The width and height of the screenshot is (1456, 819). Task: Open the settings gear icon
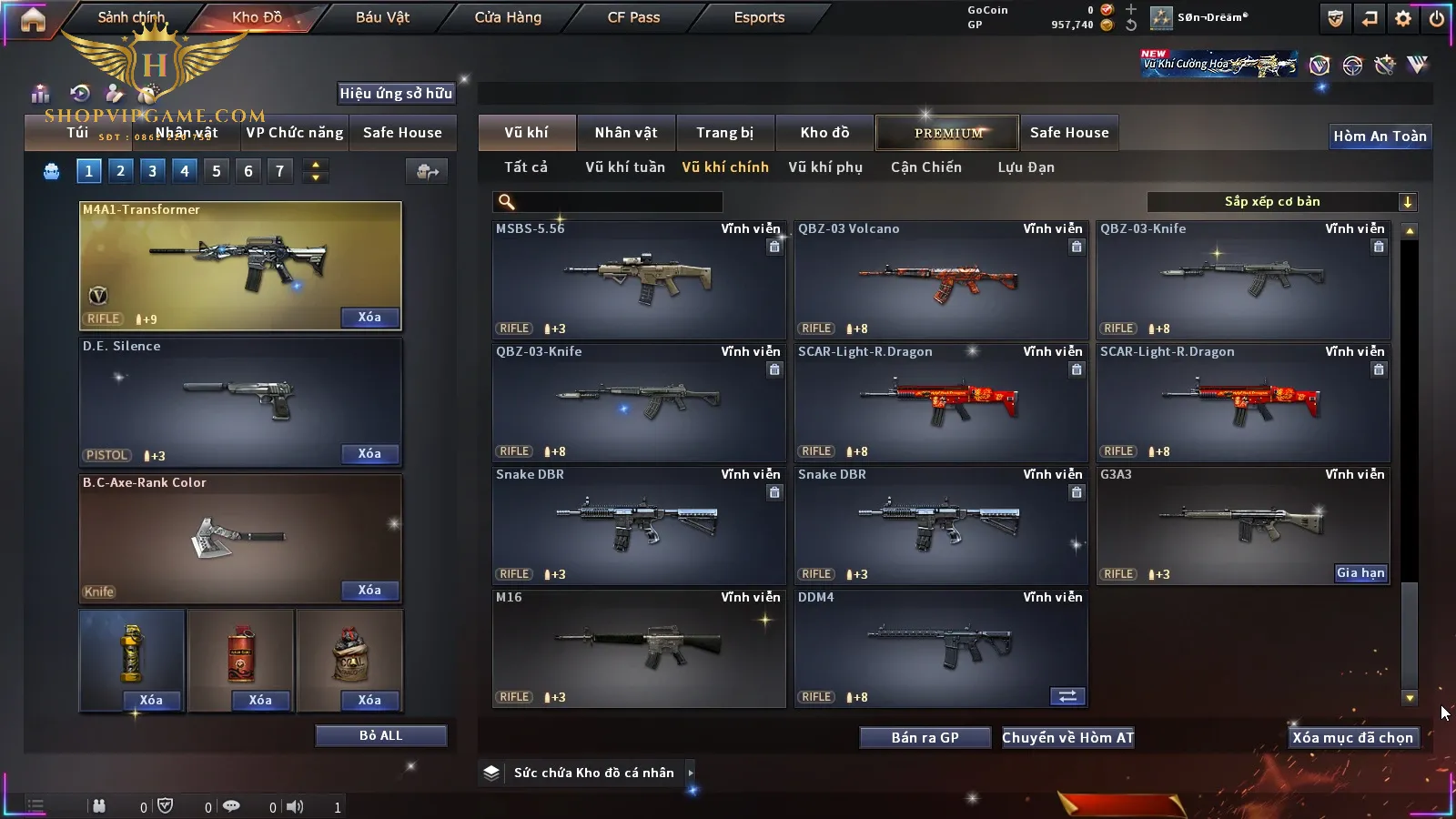[x=1403, y=18]
